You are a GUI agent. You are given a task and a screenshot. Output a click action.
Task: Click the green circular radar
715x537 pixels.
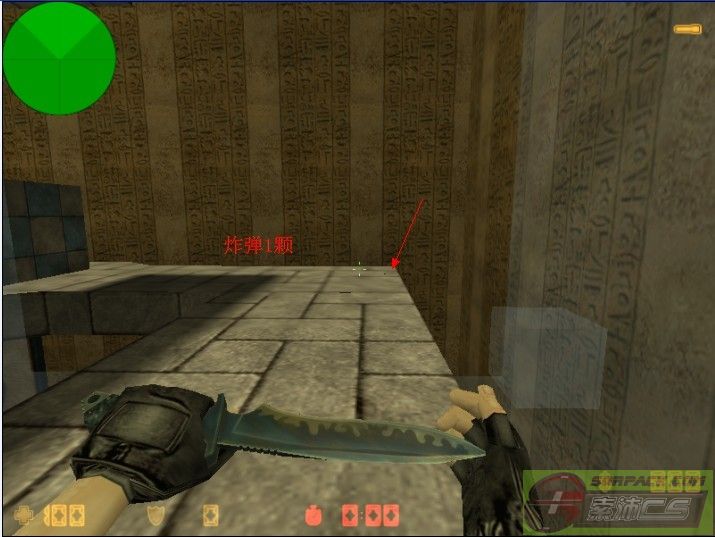pyautogui.click(x=59, y=58)
